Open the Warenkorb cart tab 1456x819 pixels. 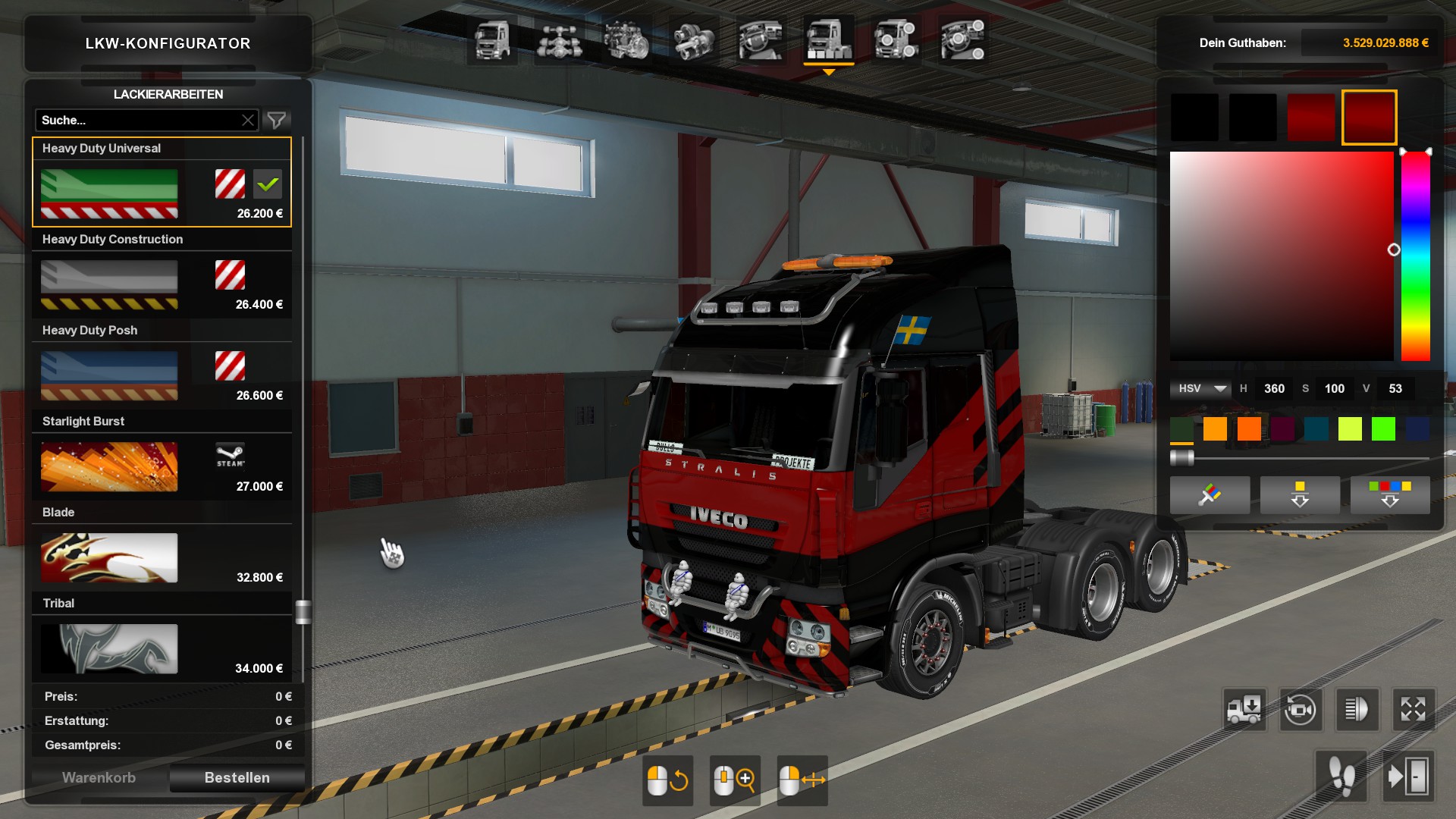(x=99, y=777)
